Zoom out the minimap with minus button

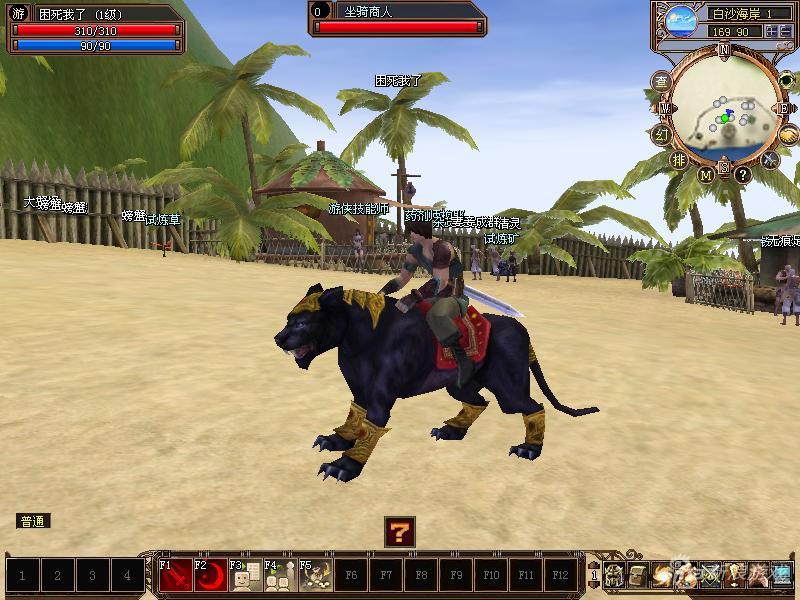tap(785, 31)
